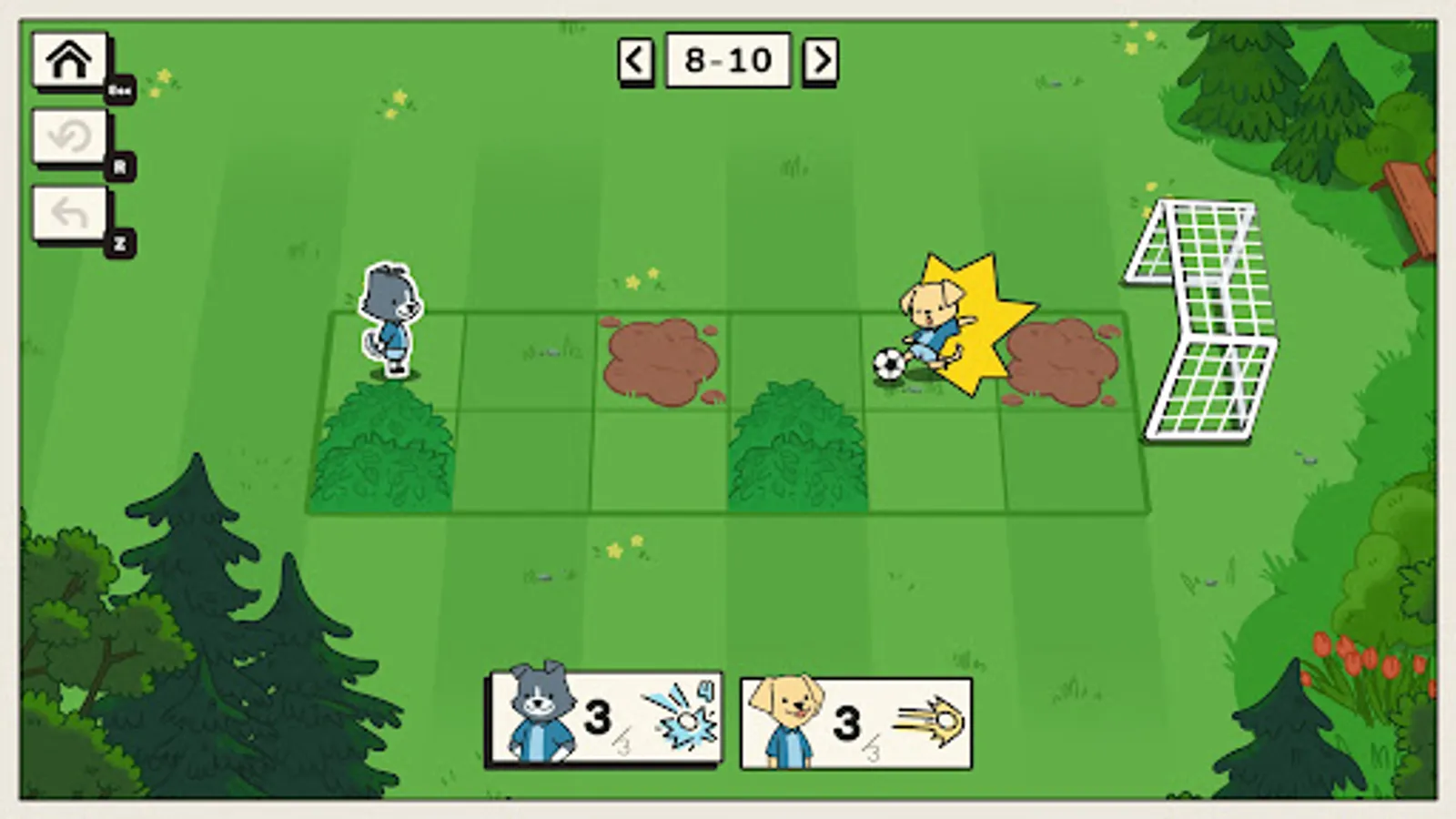Go to the next level with right arrow
The width and height of the screenshot is (1456, 819).
[x=822, y=59]
